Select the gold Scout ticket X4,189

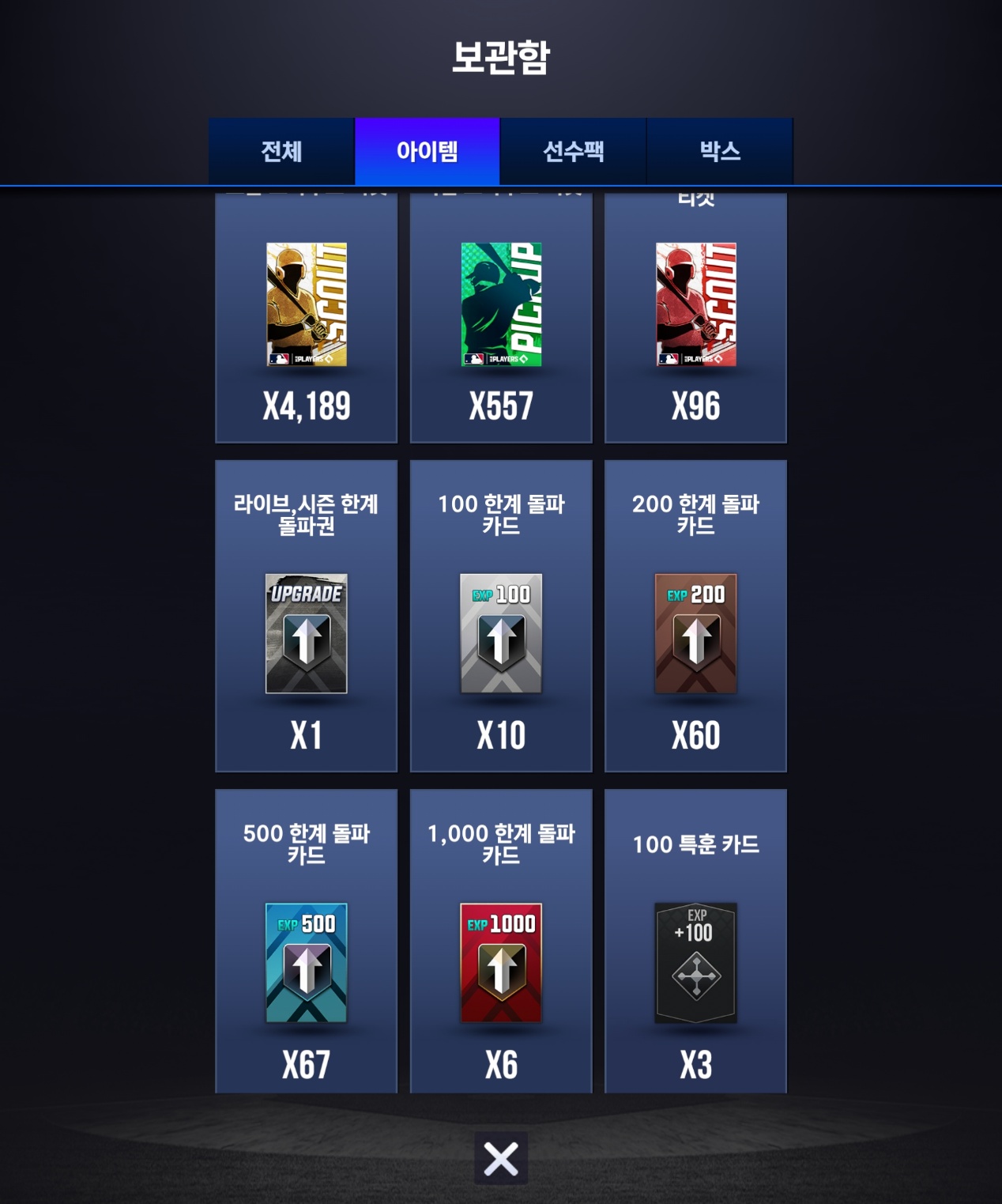pos(307,316)
